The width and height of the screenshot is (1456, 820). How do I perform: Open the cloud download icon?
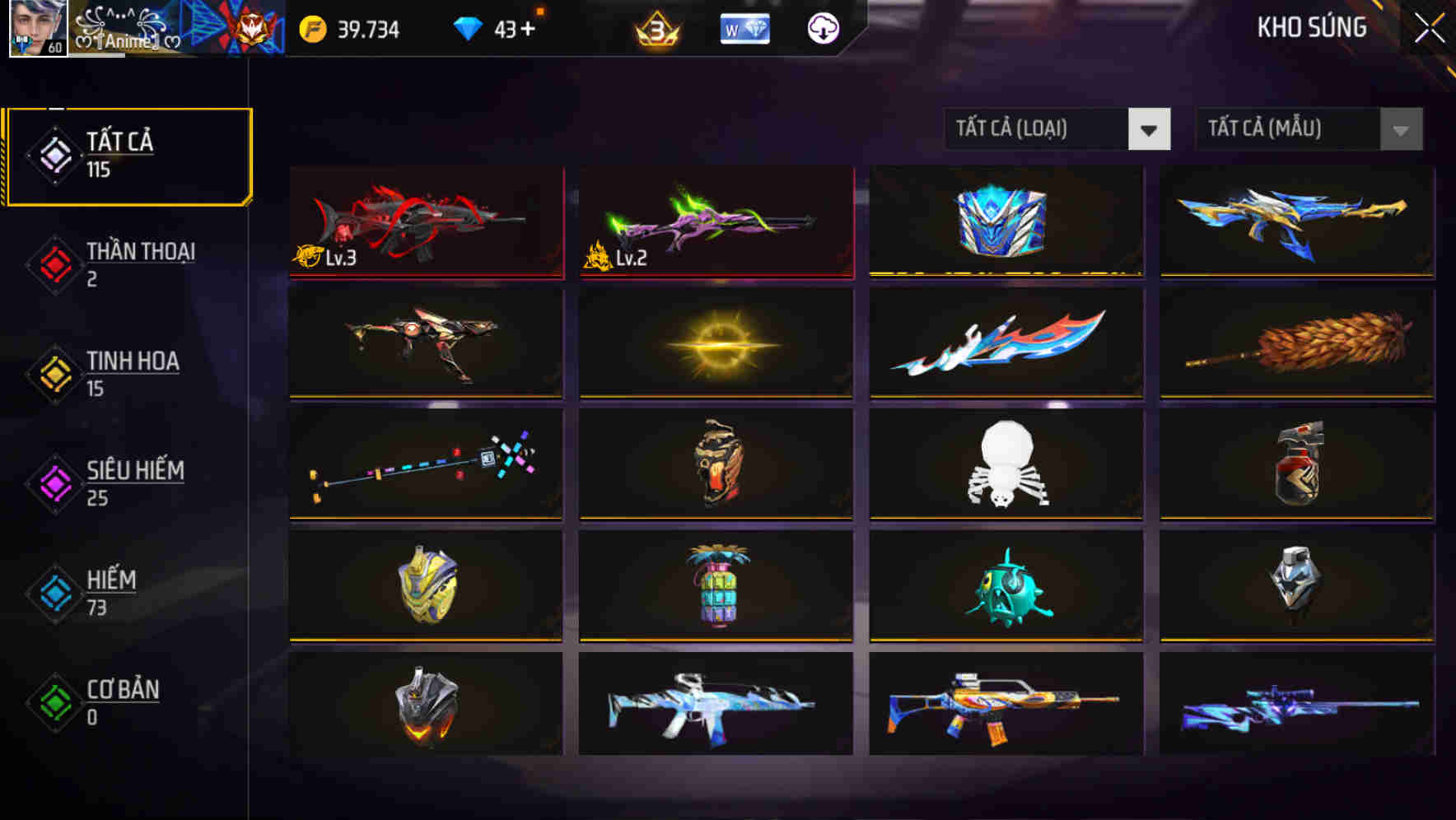pyautogui.click(x=821, y=28)
